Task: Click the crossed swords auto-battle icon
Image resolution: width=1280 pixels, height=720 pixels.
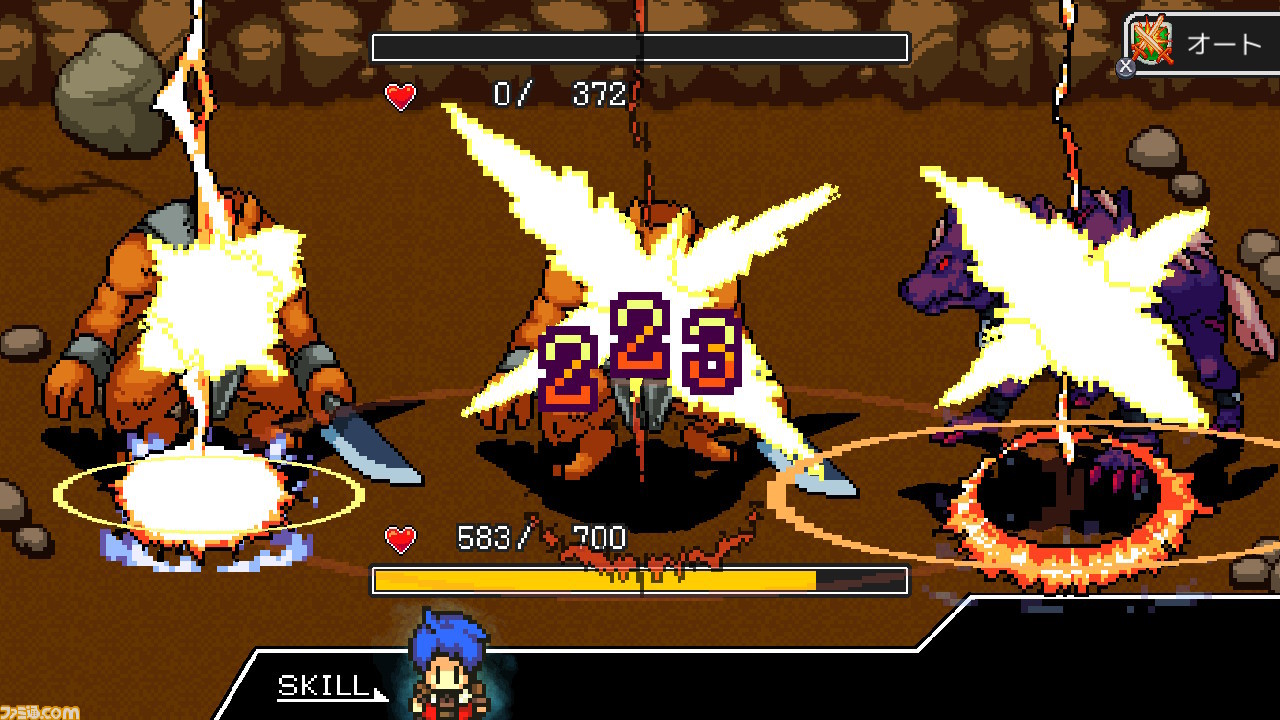Action: (x=1152, y=42)
